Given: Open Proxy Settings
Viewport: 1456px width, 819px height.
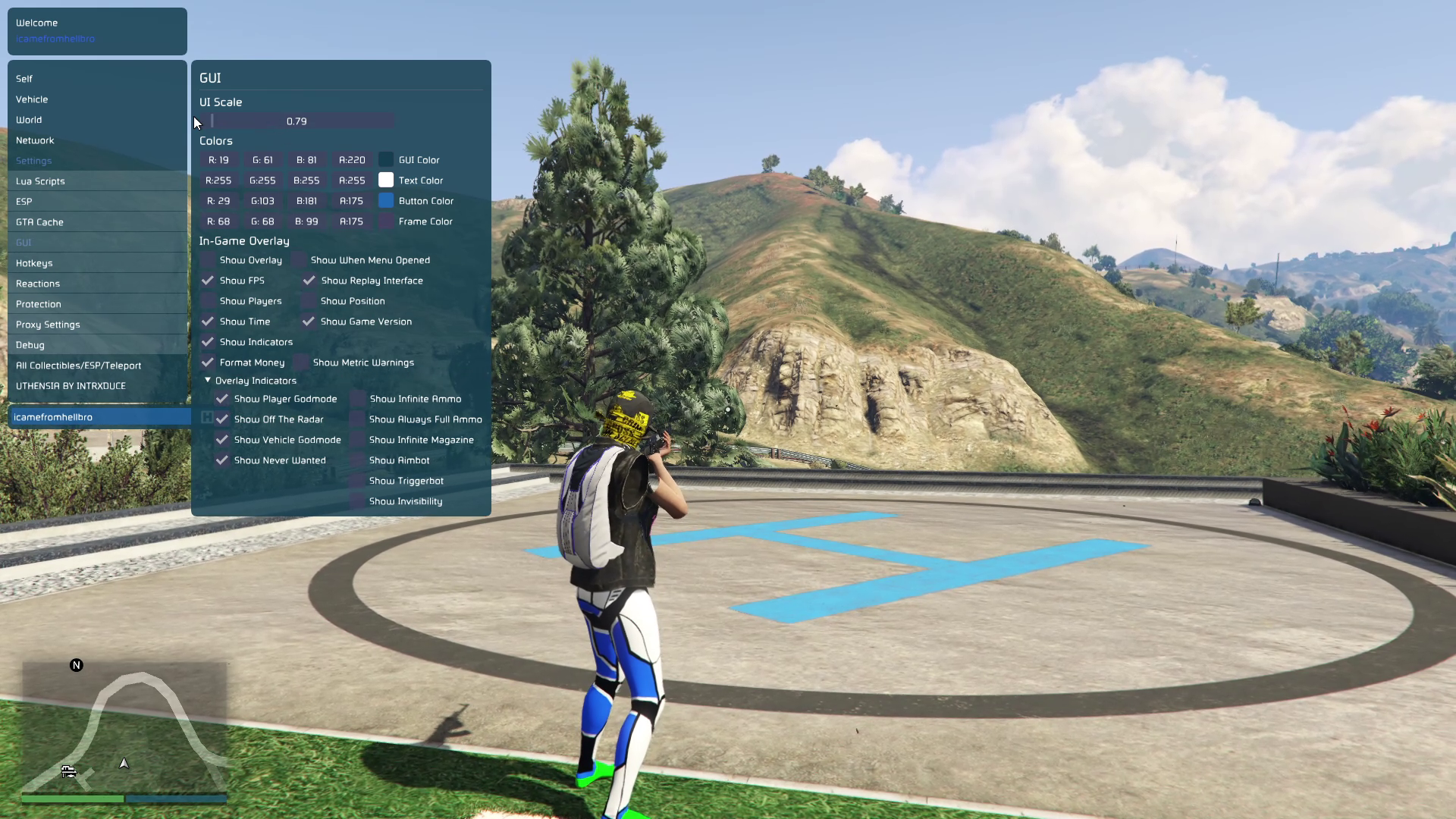Looking at the screenshot, I should (48, 325).
